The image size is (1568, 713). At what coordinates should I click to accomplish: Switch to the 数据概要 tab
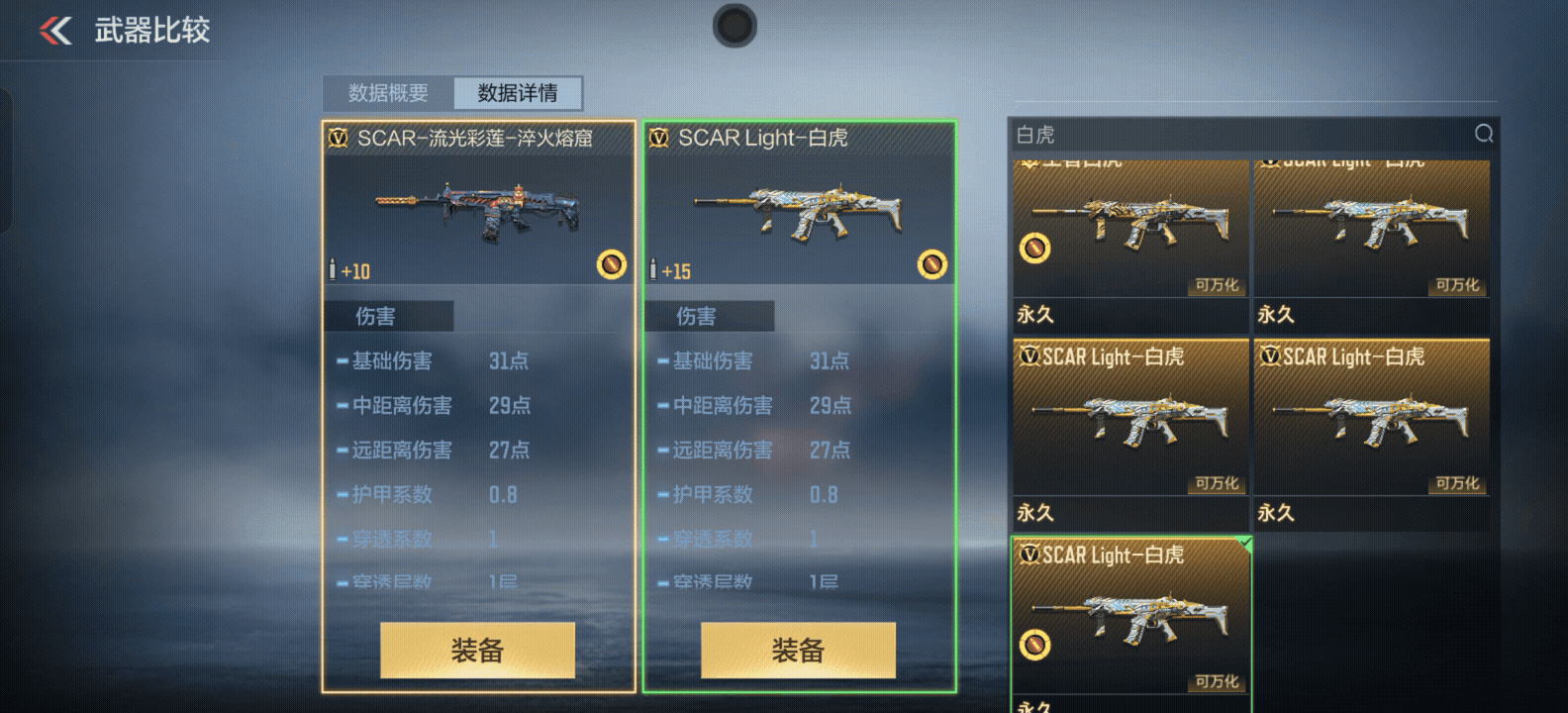point(388,93)
